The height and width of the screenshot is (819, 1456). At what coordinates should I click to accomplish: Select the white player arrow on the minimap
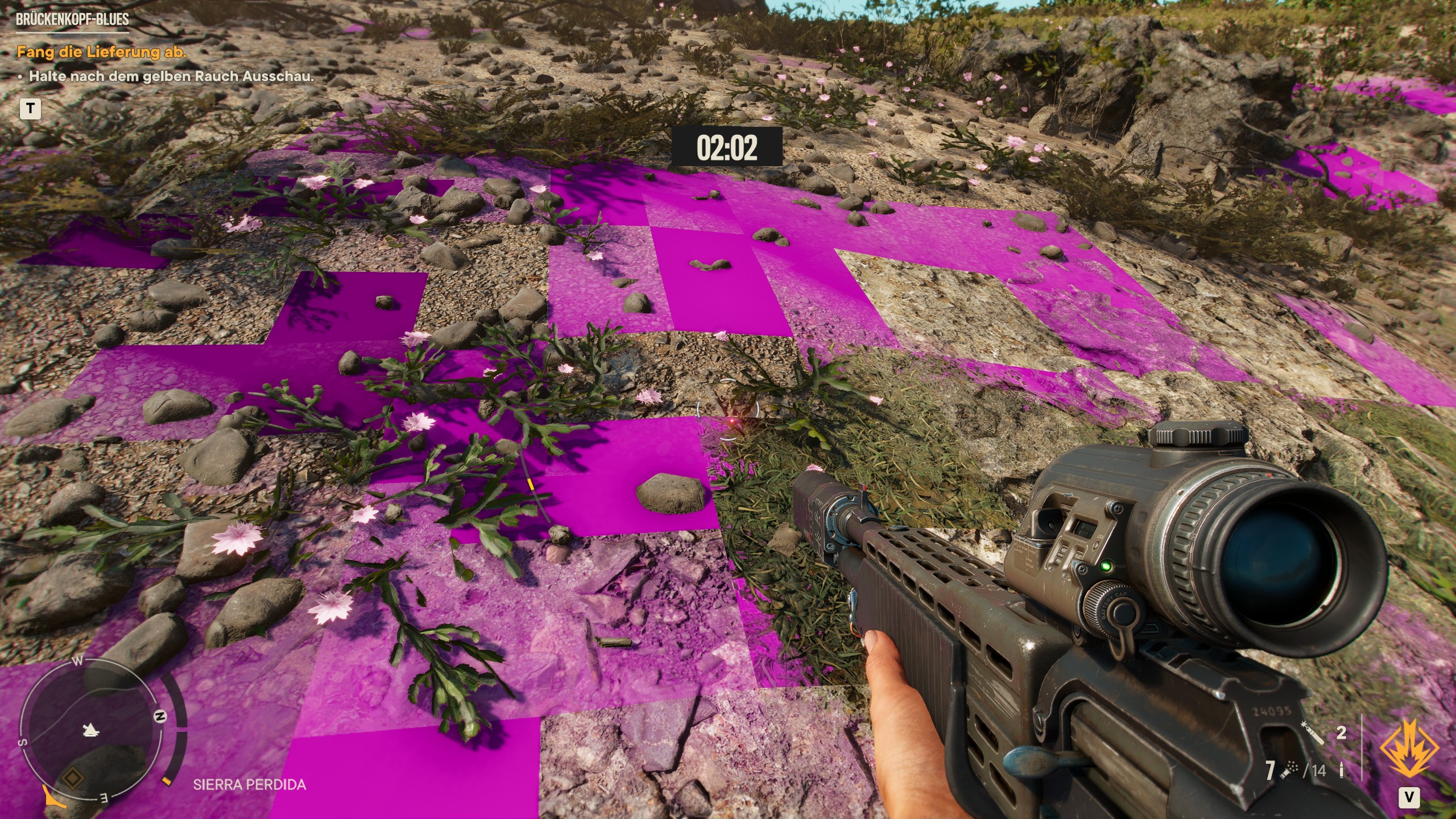(x=90, y=731)
